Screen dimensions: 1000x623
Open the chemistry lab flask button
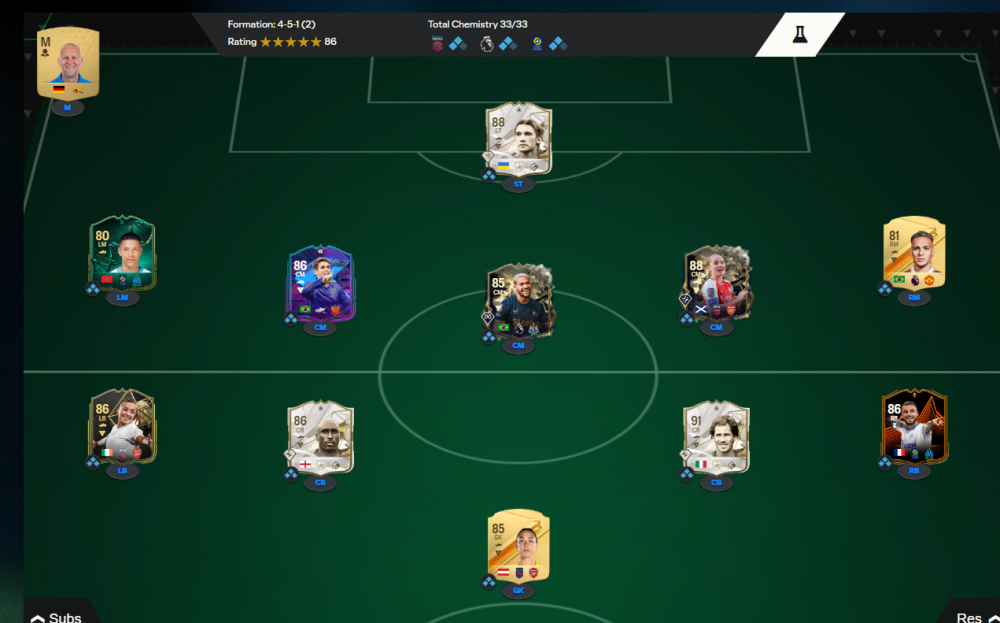[799, 35]
